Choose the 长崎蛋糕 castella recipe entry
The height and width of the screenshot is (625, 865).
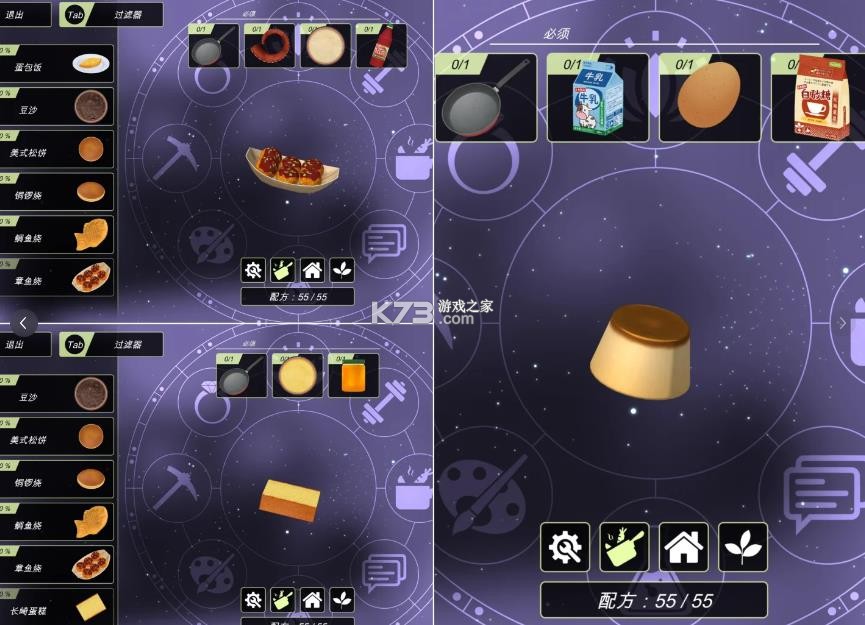pos(57,606)
